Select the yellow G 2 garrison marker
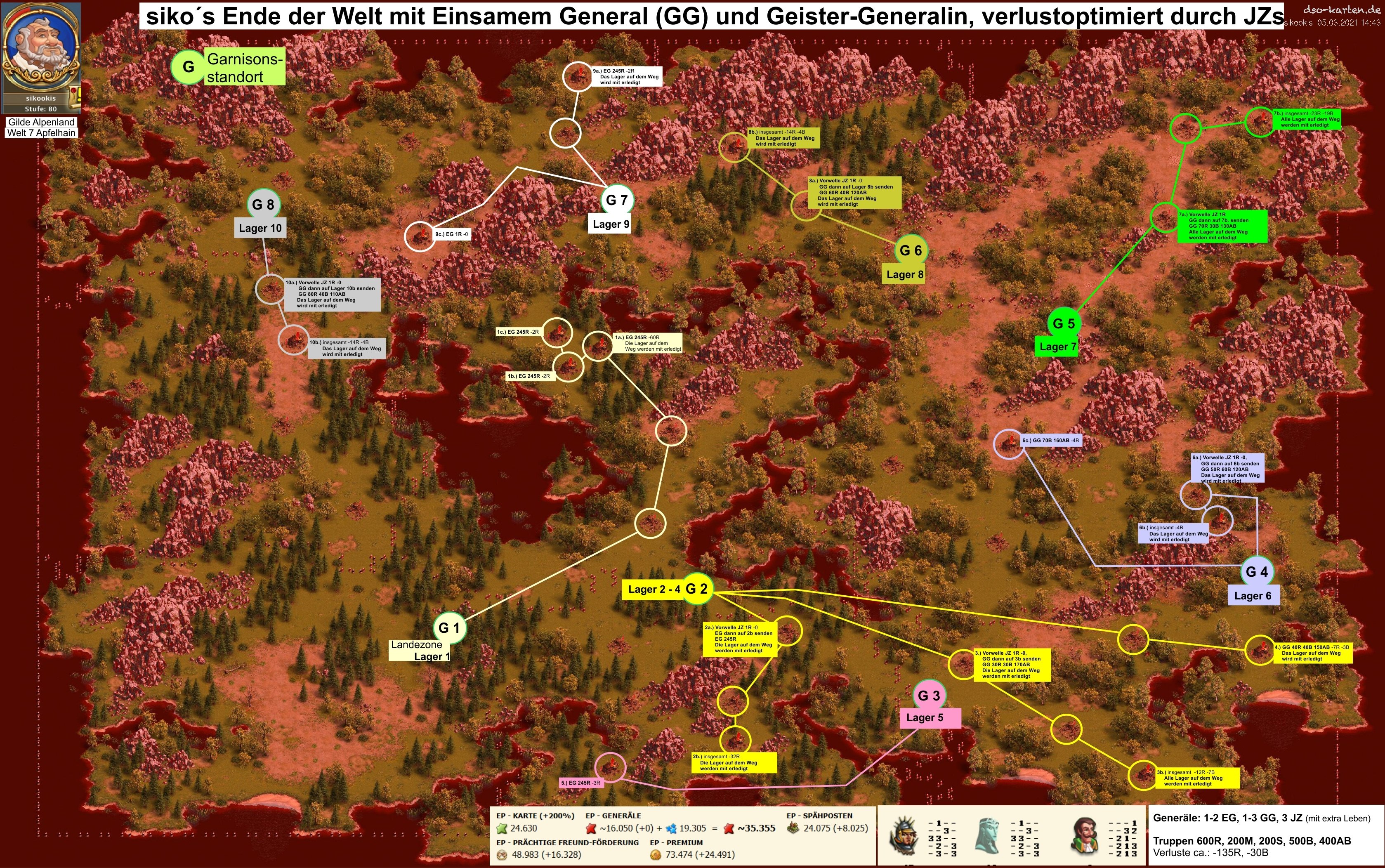 [697, 588]
